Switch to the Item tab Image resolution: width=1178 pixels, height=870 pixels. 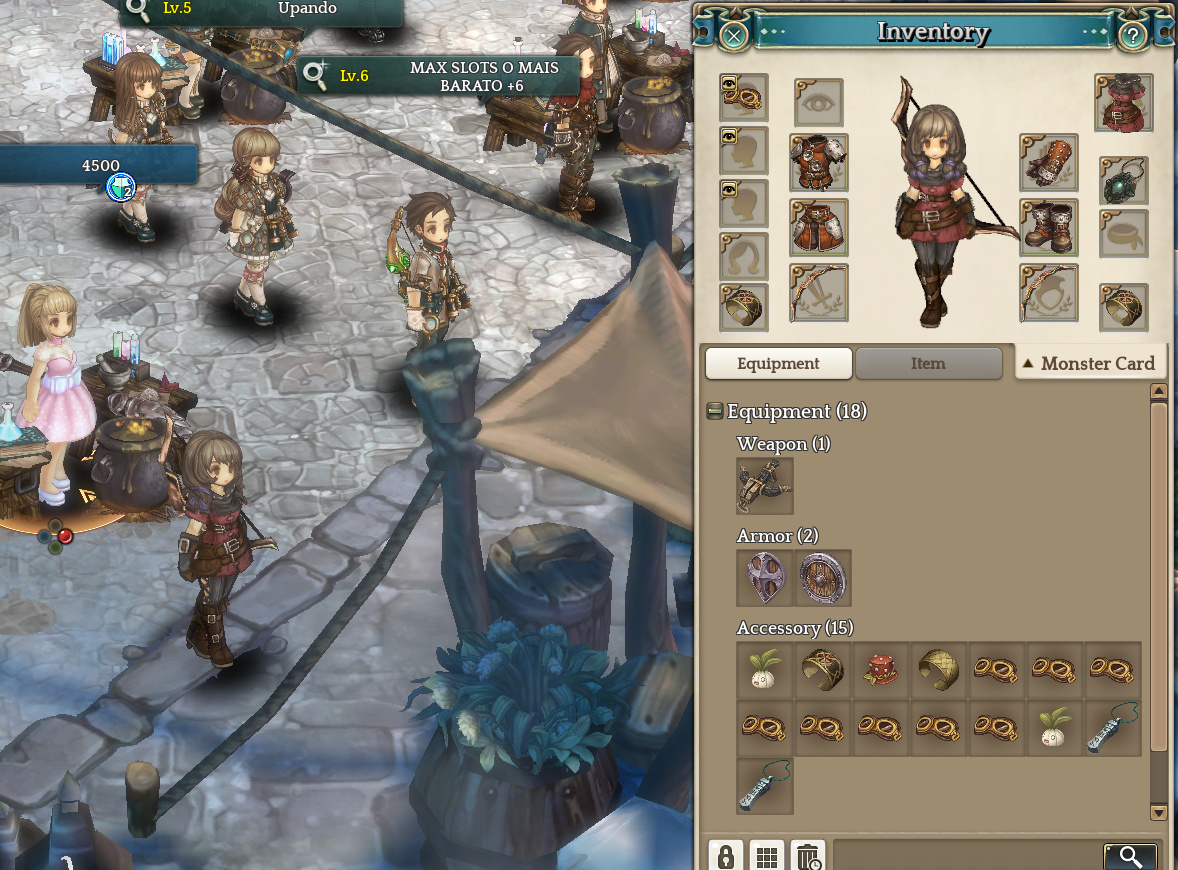coord(928,364)
